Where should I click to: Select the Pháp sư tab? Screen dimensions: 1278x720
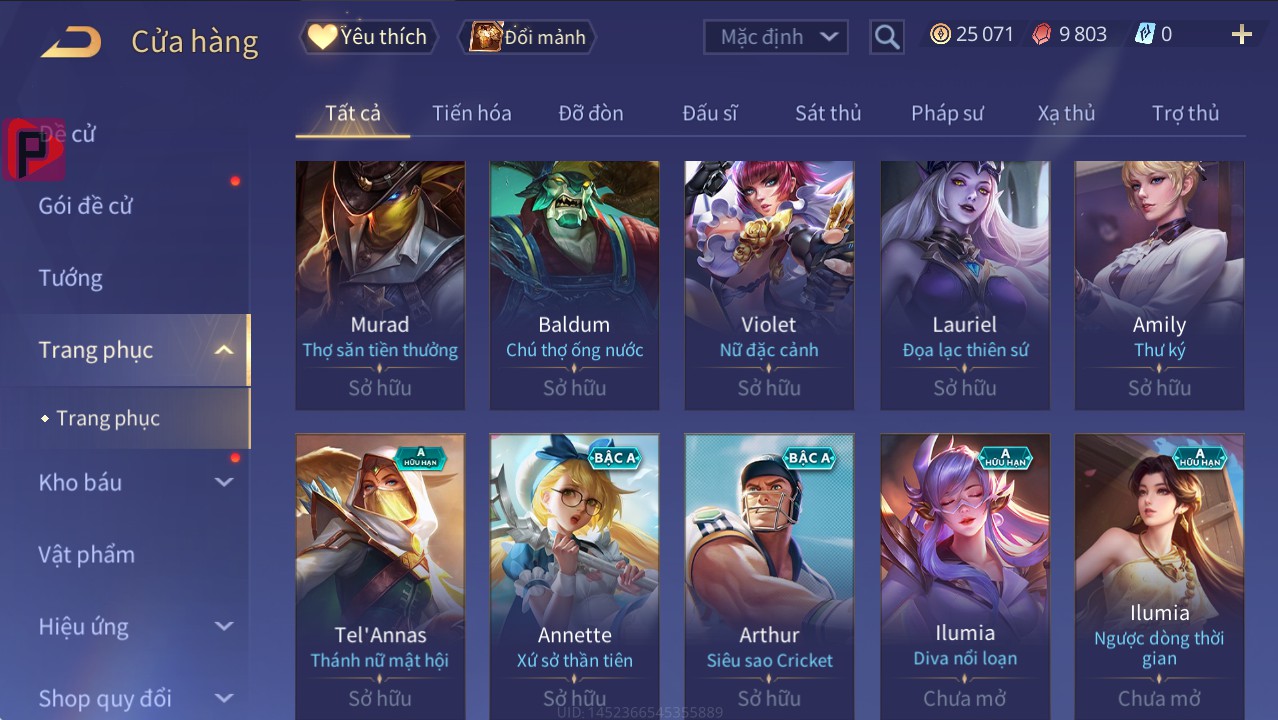pos(947,113)
